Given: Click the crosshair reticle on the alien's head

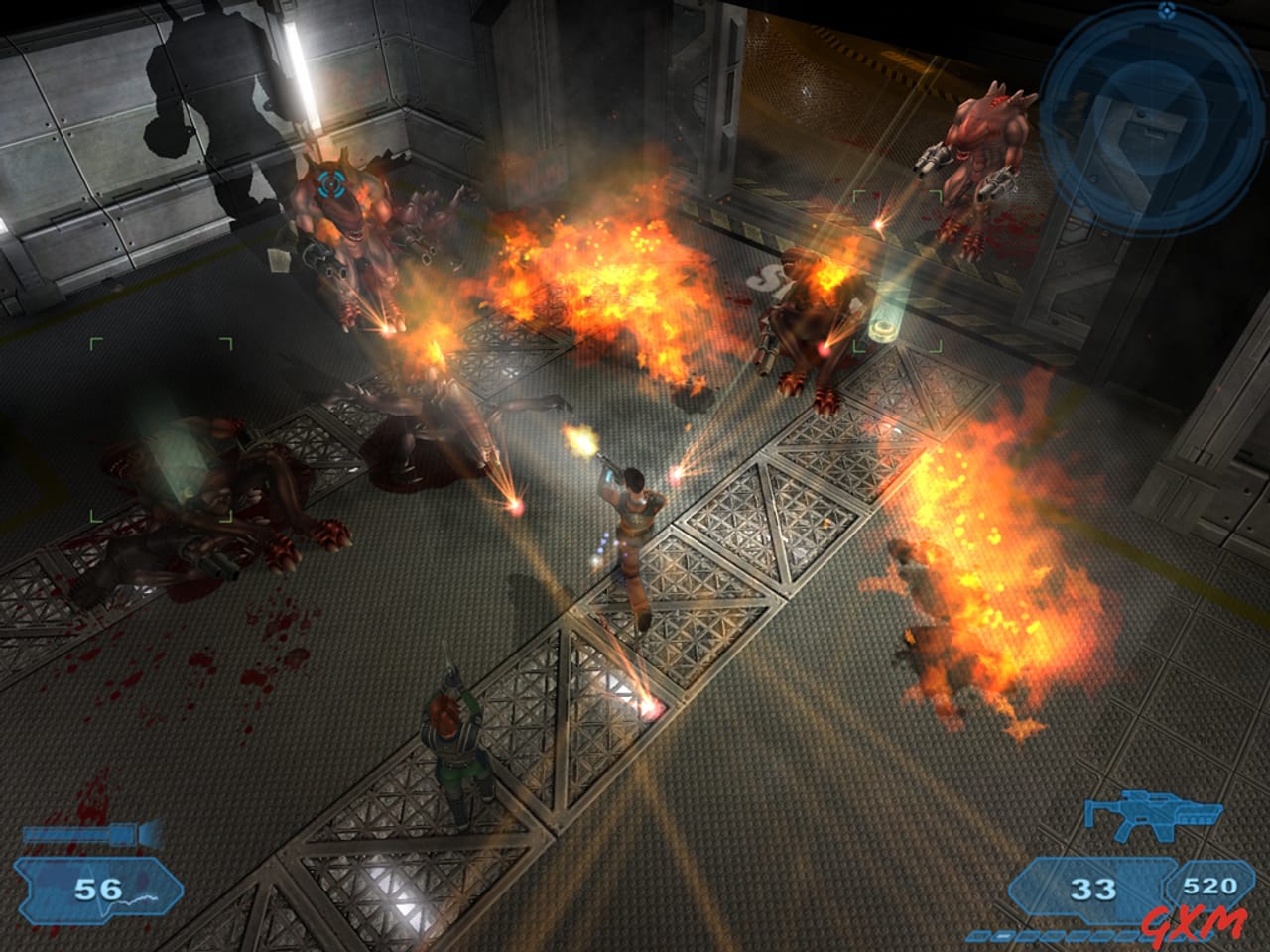Looking at the screenshot, I should coord(331,184).
